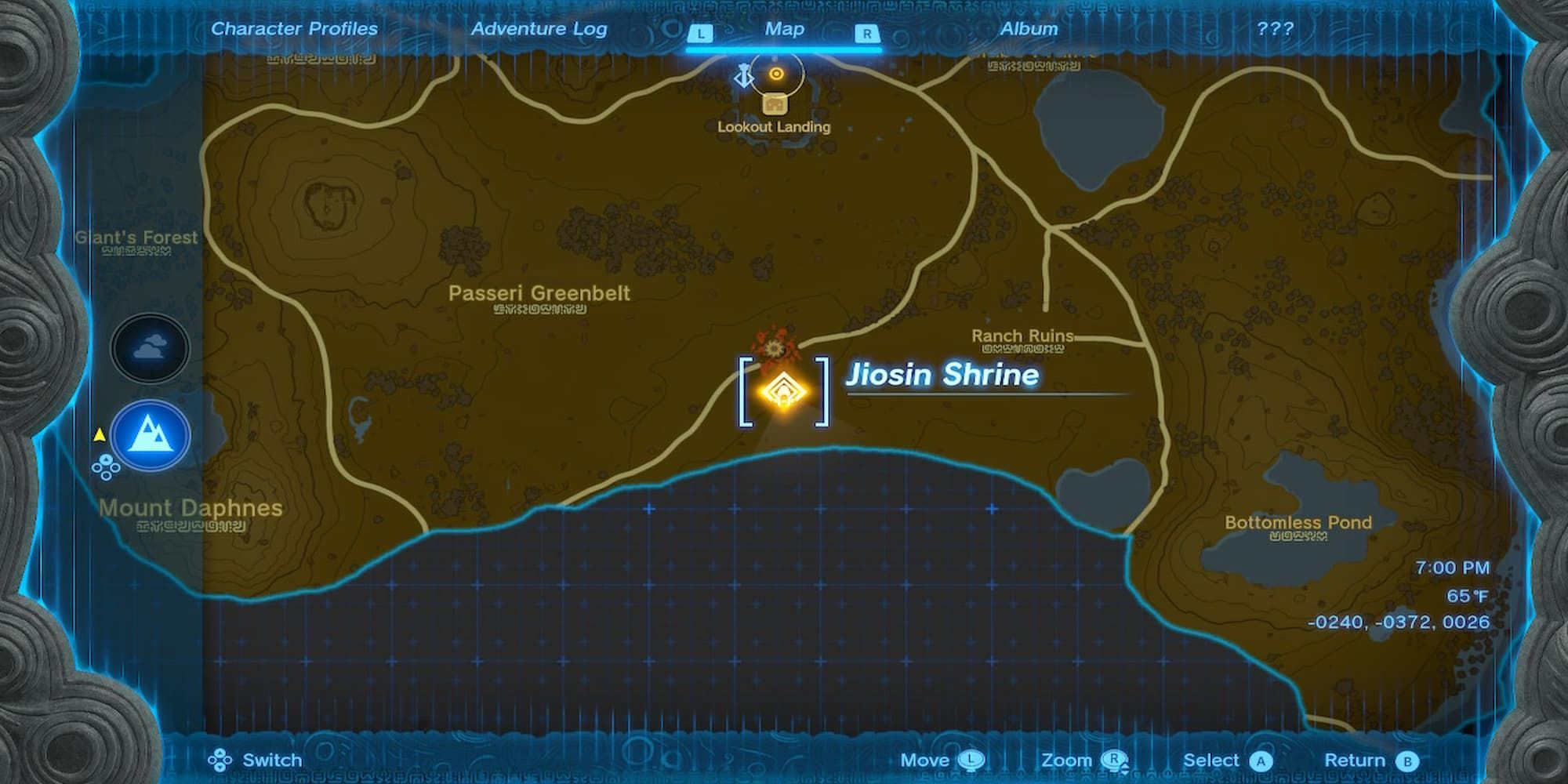
Task: Open the Album tab
Action: [1029, 28]
